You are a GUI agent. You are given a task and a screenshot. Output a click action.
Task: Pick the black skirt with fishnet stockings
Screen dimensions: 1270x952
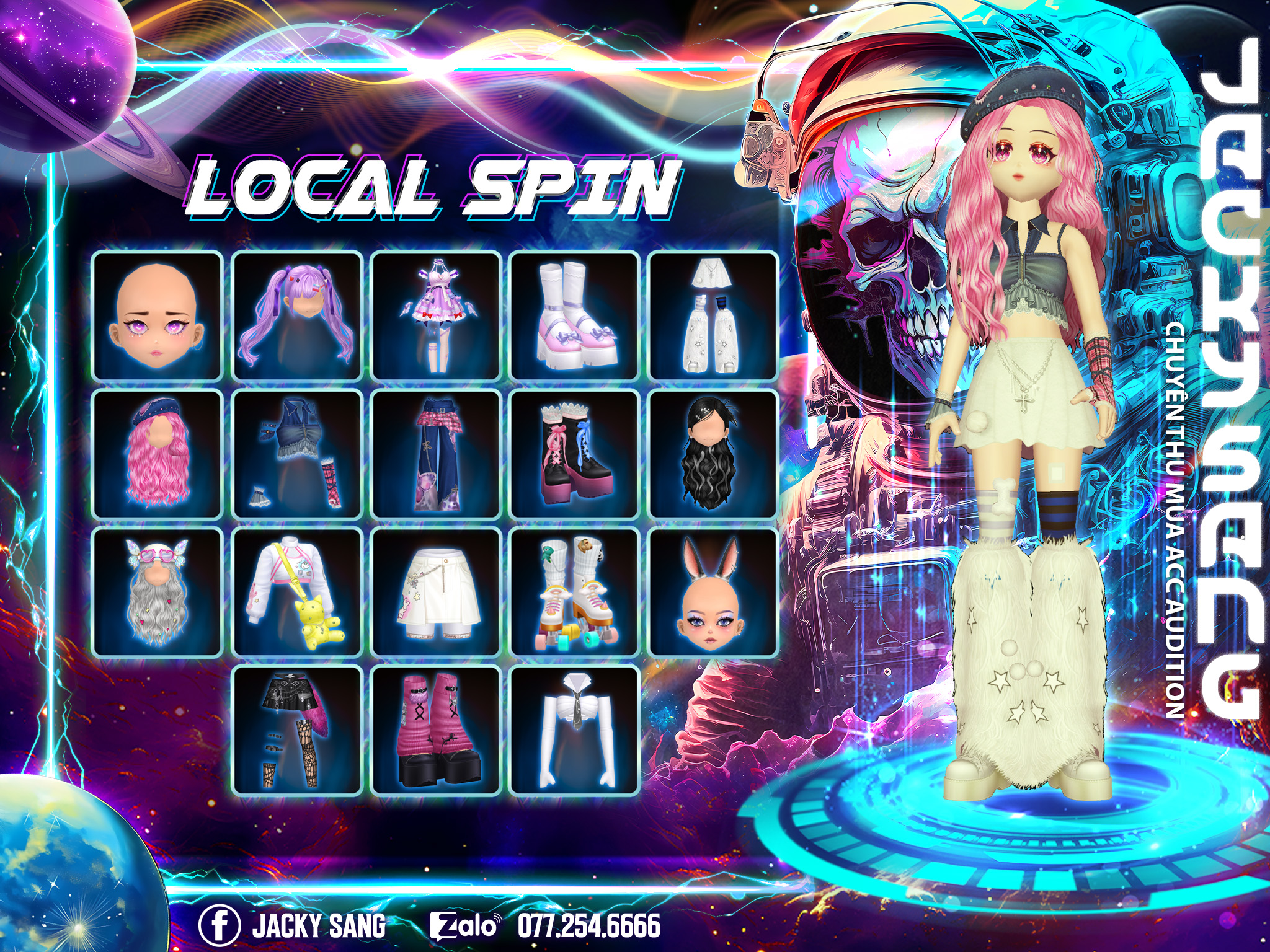coord(297,730)
